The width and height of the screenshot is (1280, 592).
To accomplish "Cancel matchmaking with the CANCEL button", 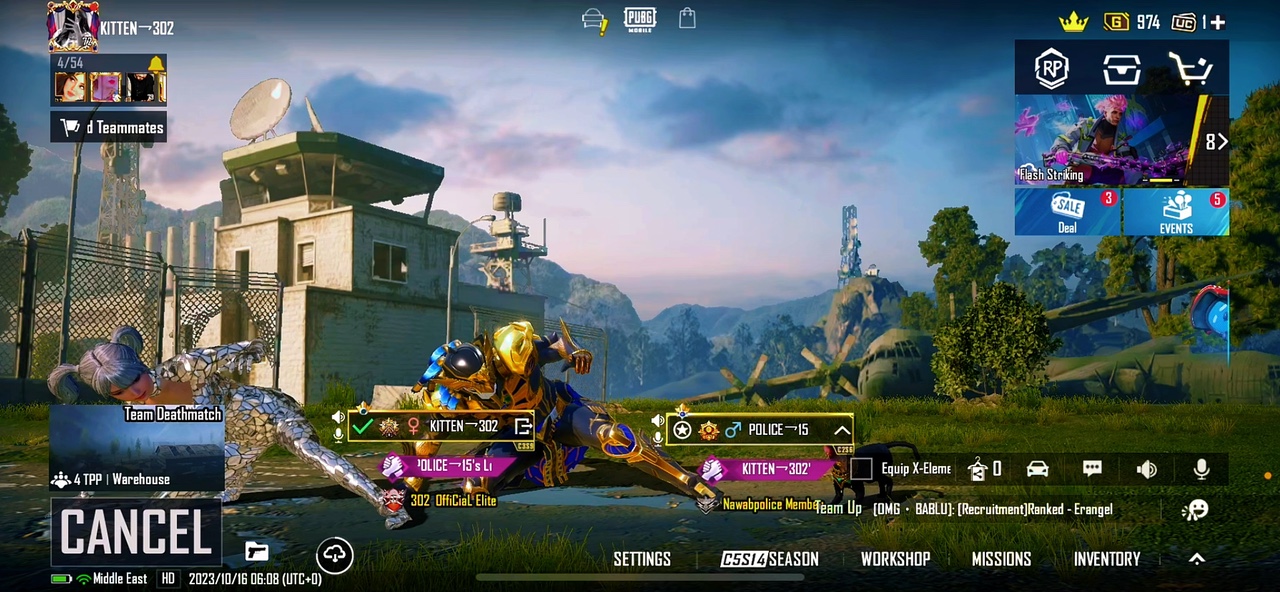I will point(136,532).
